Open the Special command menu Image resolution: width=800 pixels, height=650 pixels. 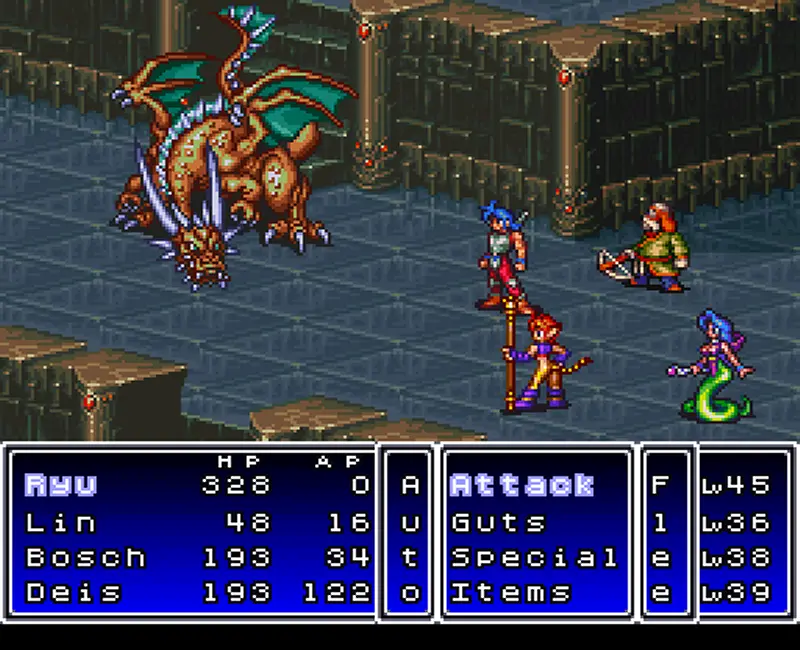(x=534, y=557)
